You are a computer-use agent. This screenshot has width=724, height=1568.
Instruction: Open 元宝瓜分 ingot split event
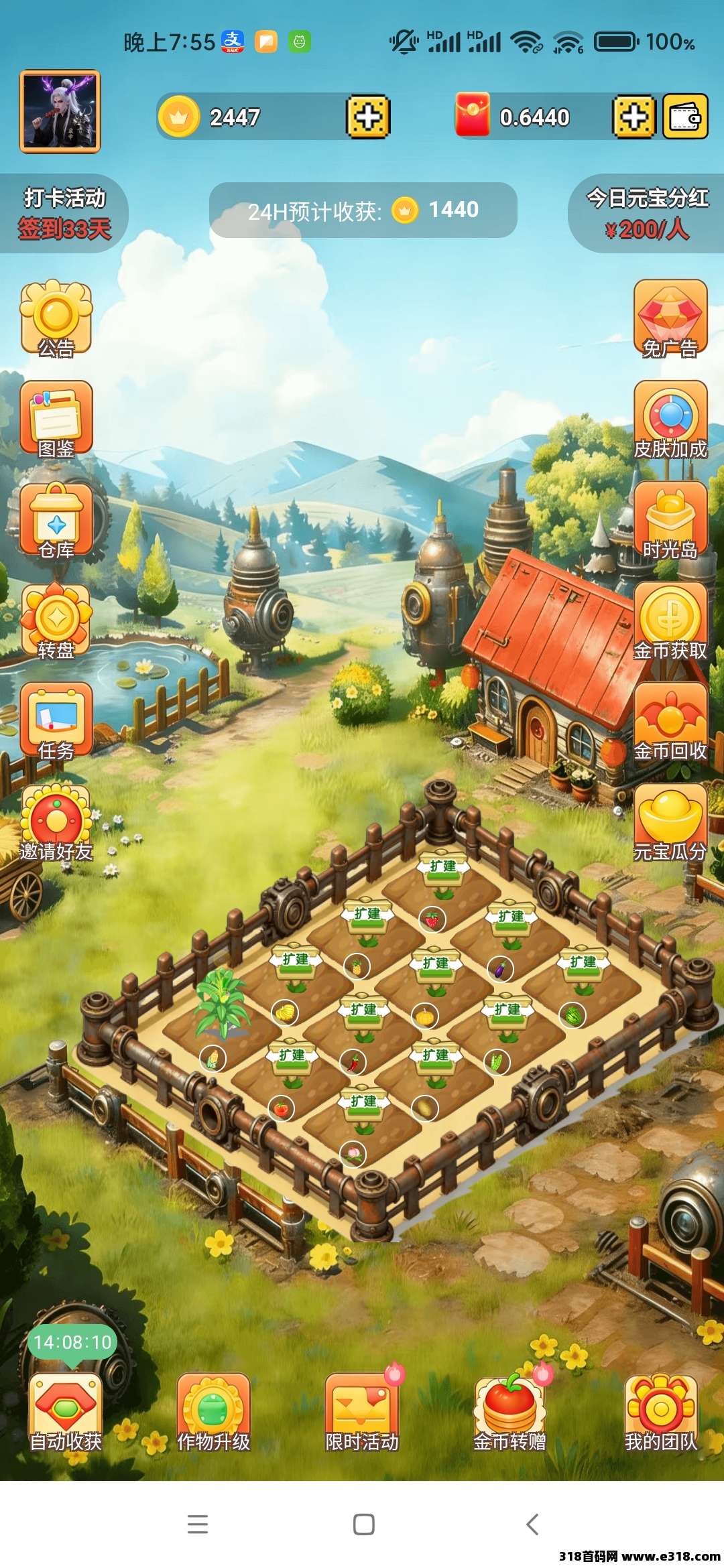(x=670, y=823)
